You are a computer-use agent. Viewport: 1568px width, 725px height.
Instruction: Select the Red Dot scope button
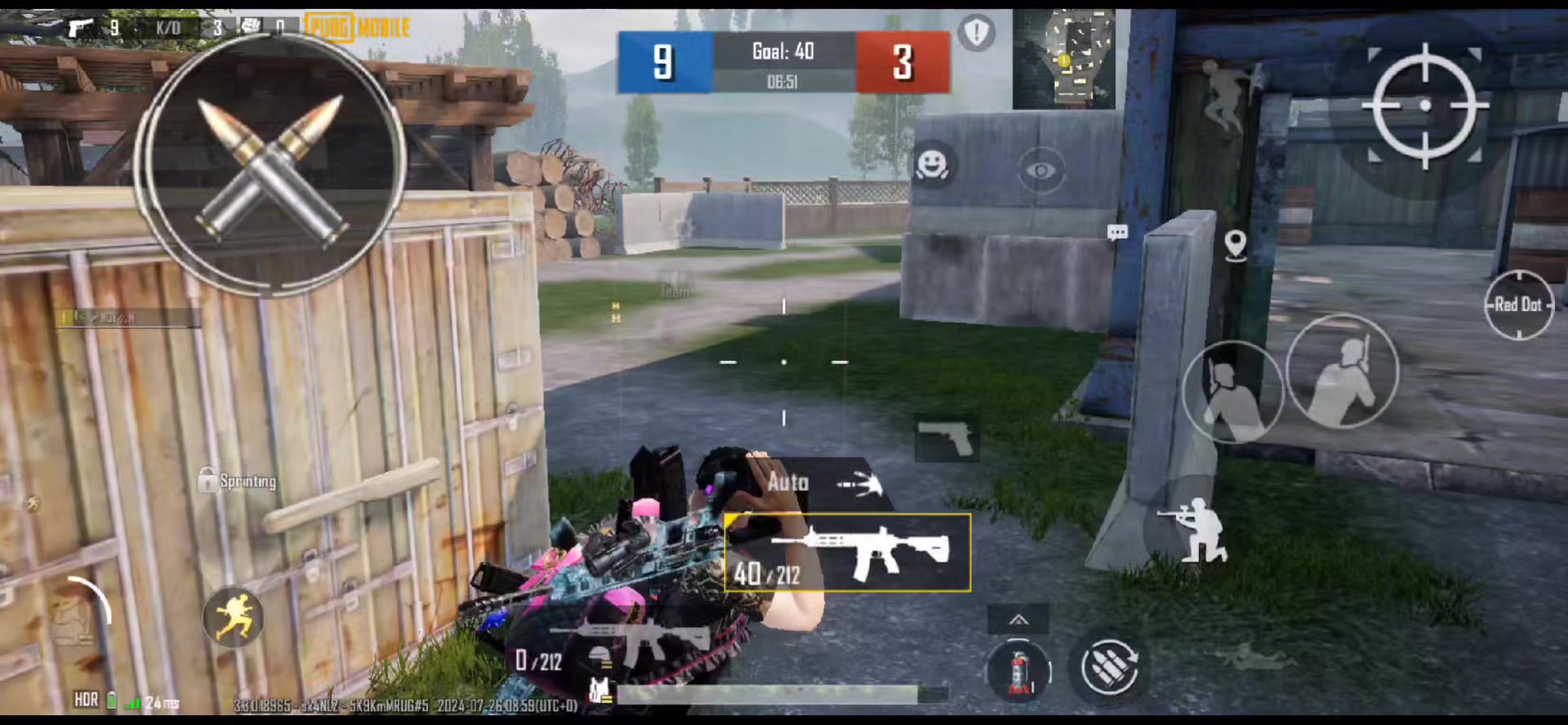[x=1518, y=305]
